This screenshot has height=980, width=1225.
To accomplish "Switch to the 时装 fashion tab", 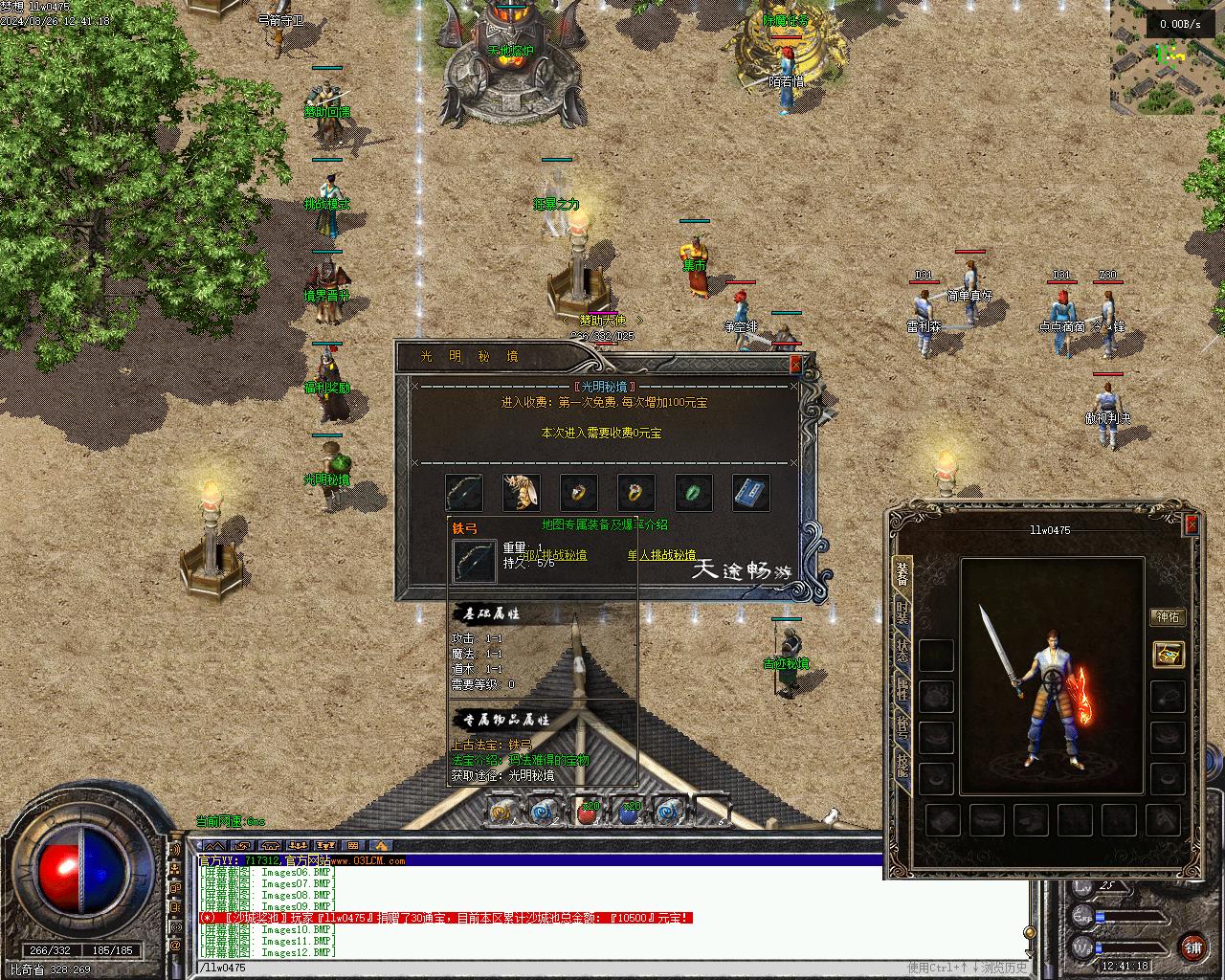I will (902, 612).
